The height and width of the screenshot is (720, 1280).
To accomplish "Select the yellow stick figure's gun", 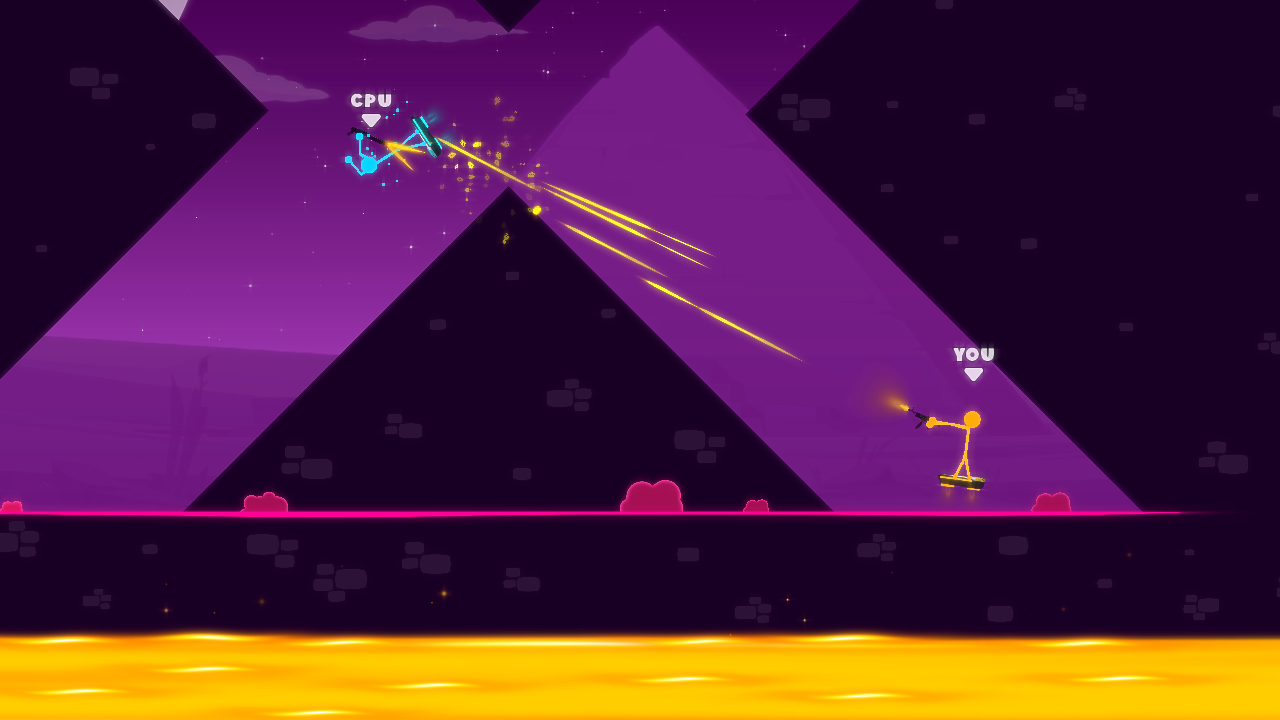I will [x=920, y=417].
